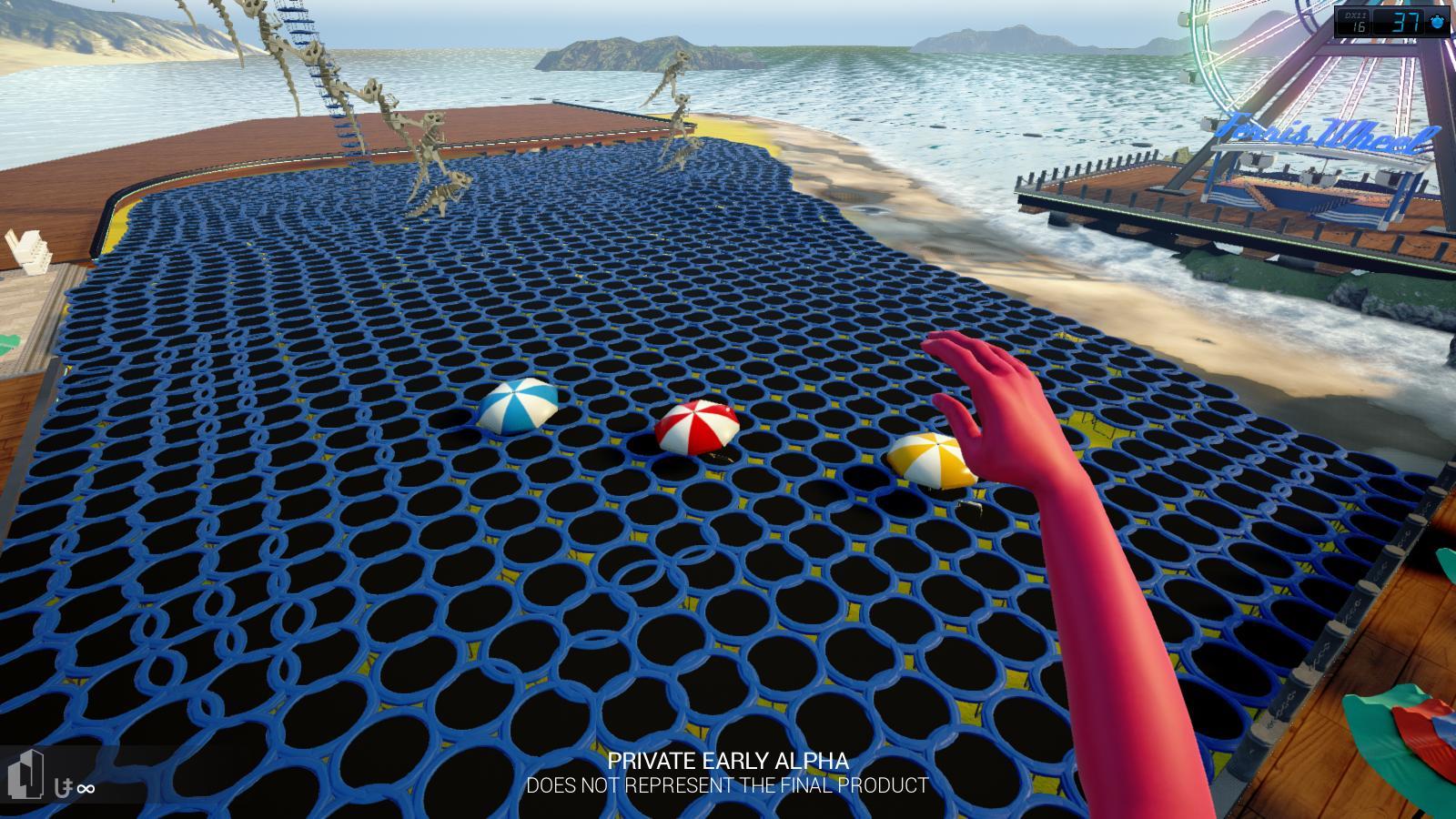
Task: Select the building logo icon bottom-left
Action: coord(25,773)
